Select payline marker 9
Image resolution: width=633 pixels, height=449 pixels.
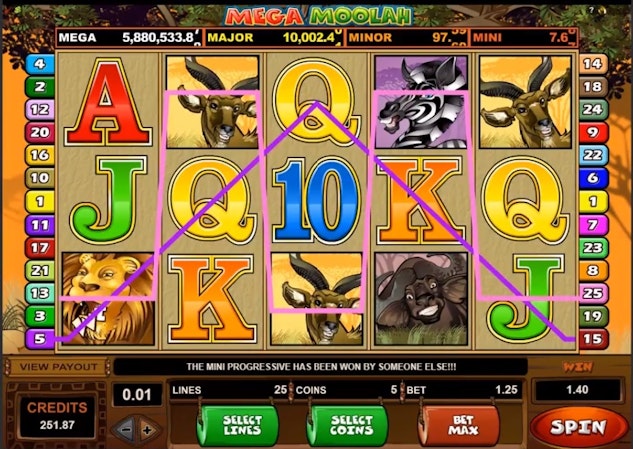pyautogui.click(x=593, y=131)
